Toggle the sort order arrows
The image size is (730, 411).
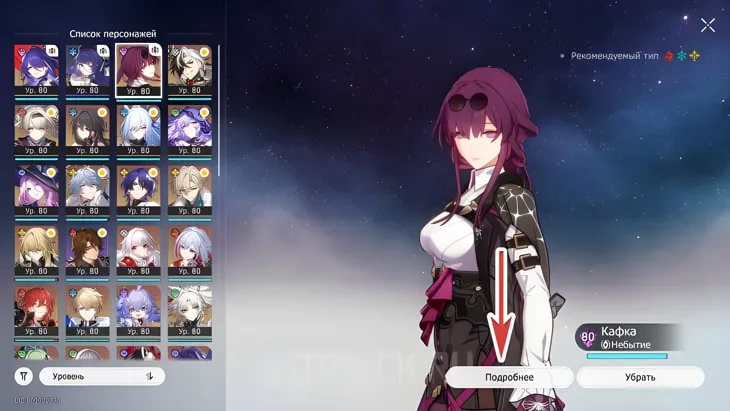150,376
